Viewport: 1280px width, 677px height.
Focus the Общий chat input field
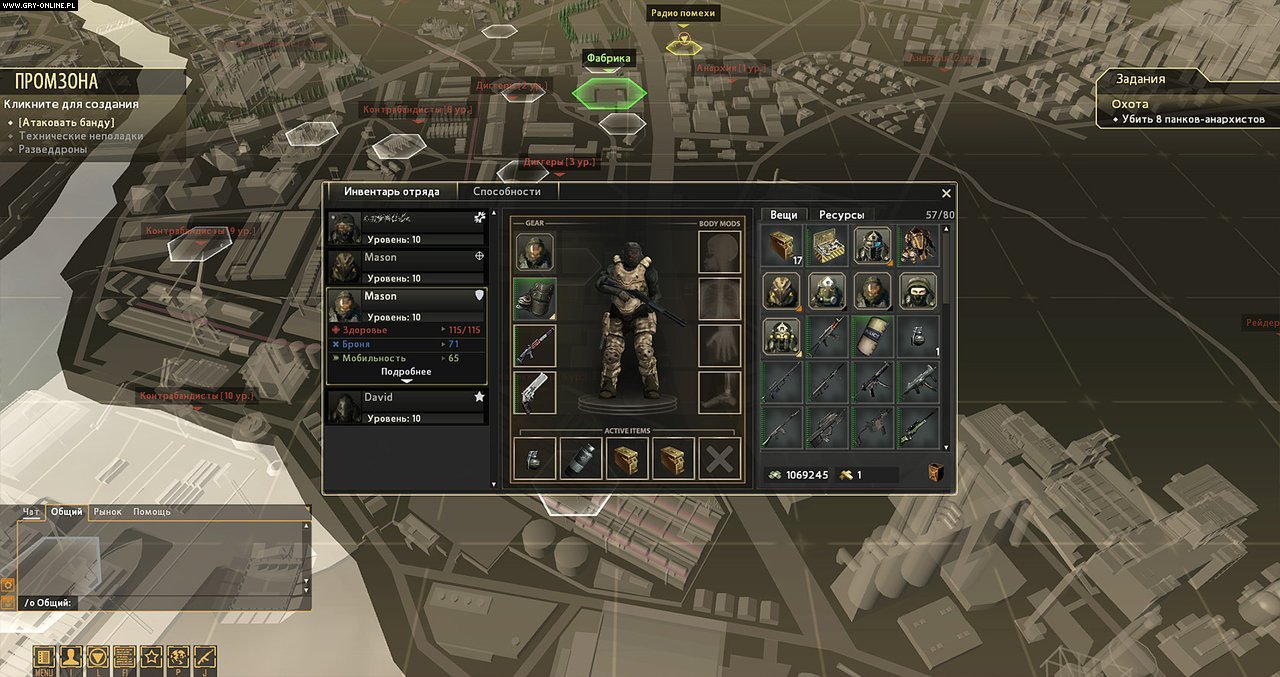click(180, 603)
